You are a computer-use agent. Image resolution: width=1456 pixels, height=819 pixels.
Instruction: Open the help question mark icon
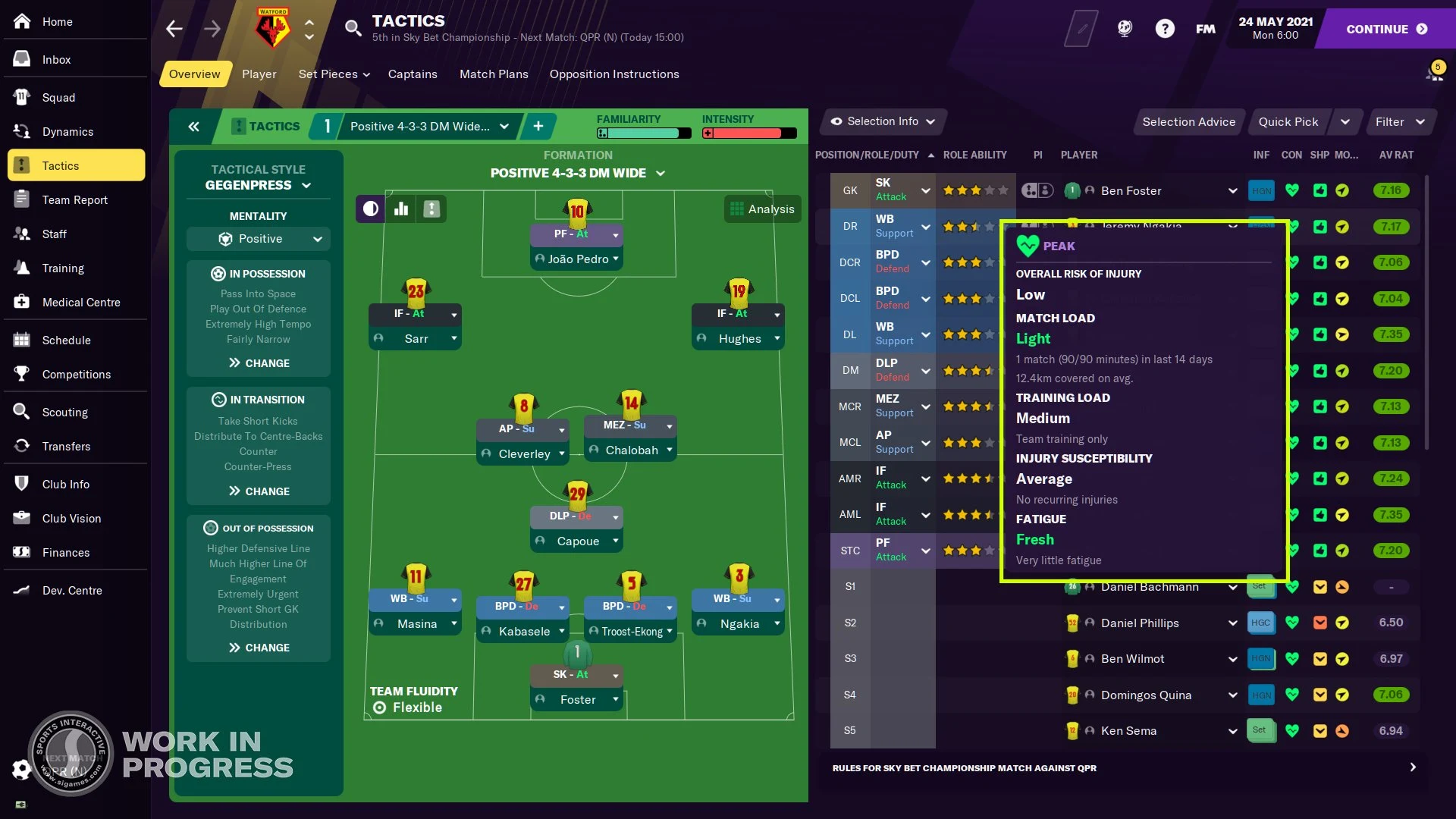(1166, 28)
